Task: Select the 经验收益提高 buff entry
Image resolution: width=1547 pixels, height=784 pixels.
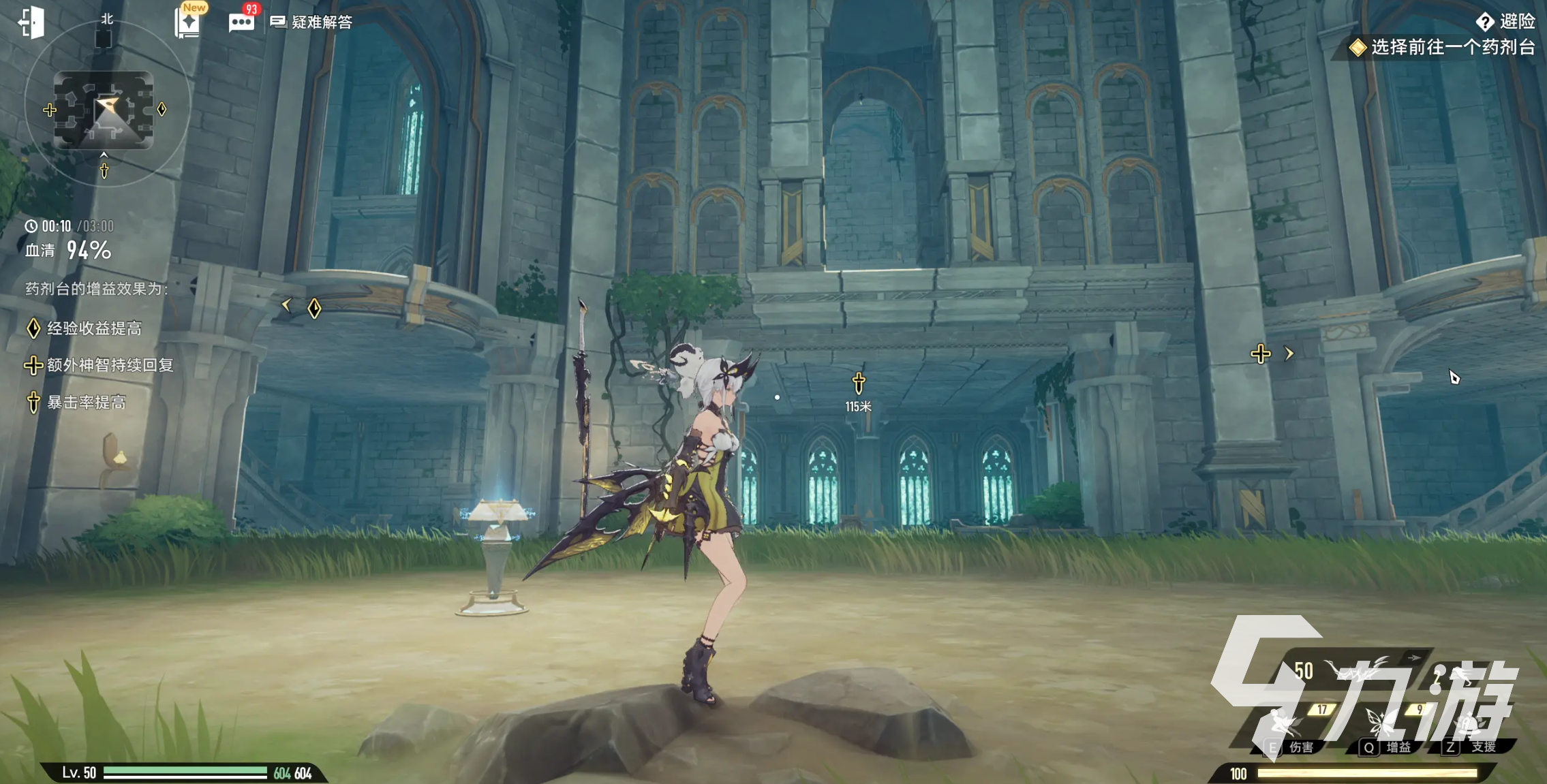Action: [85, 328]
